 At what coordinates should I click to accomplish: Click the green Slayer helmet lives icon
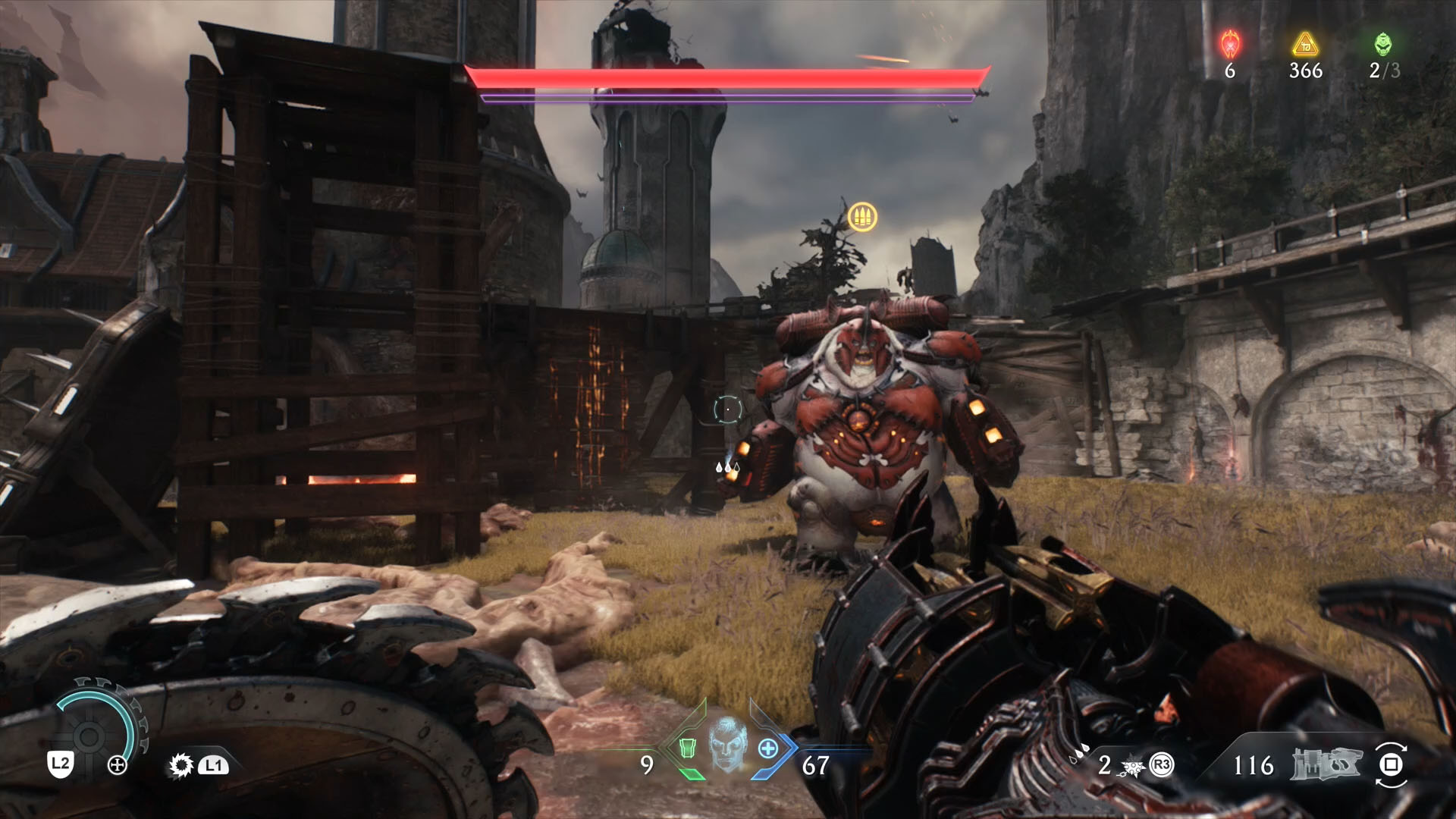click(1383, 44)
